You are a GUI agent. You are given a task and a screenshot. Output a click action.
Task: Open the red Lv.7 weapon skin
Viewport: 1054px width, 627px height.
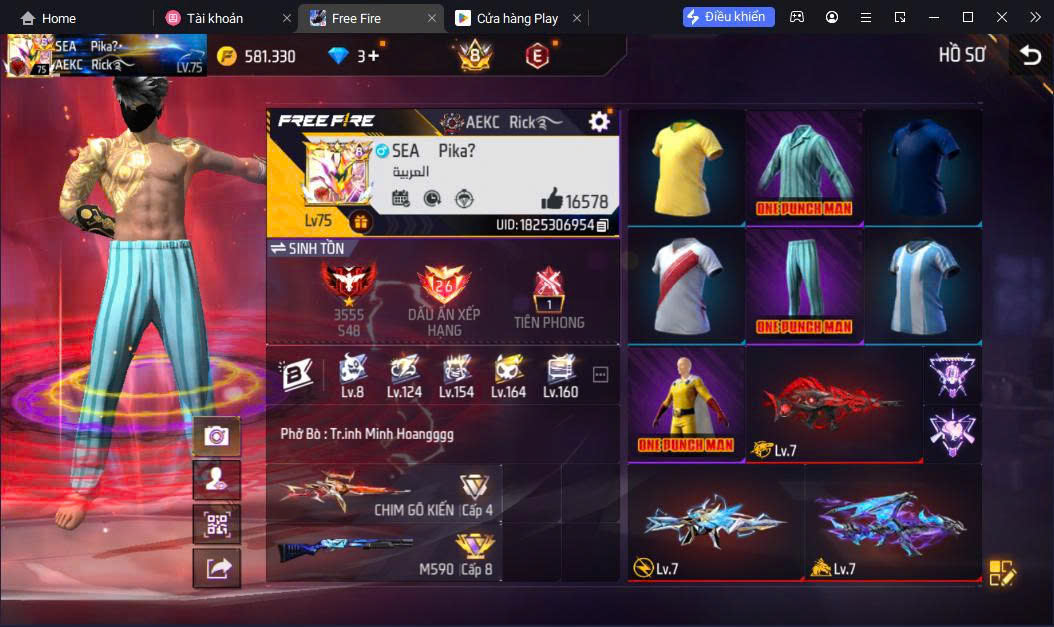(833, 403)
